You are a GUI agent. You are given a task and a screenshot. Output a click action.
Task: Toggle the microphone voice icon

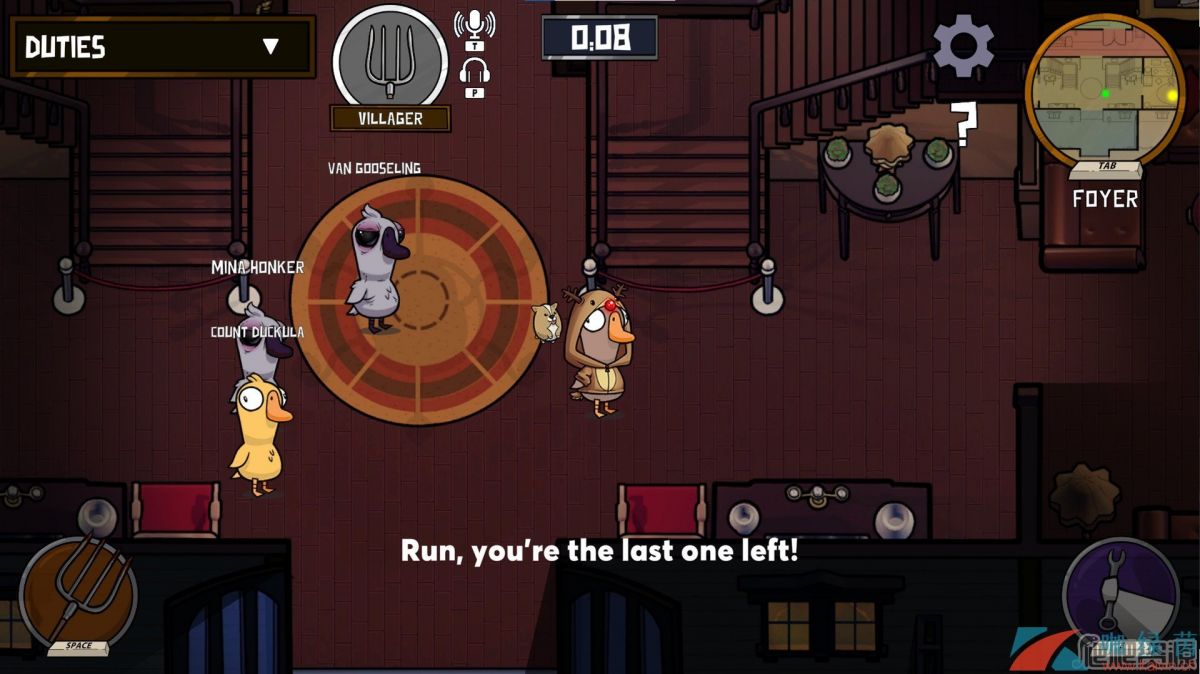coord(473,26)
